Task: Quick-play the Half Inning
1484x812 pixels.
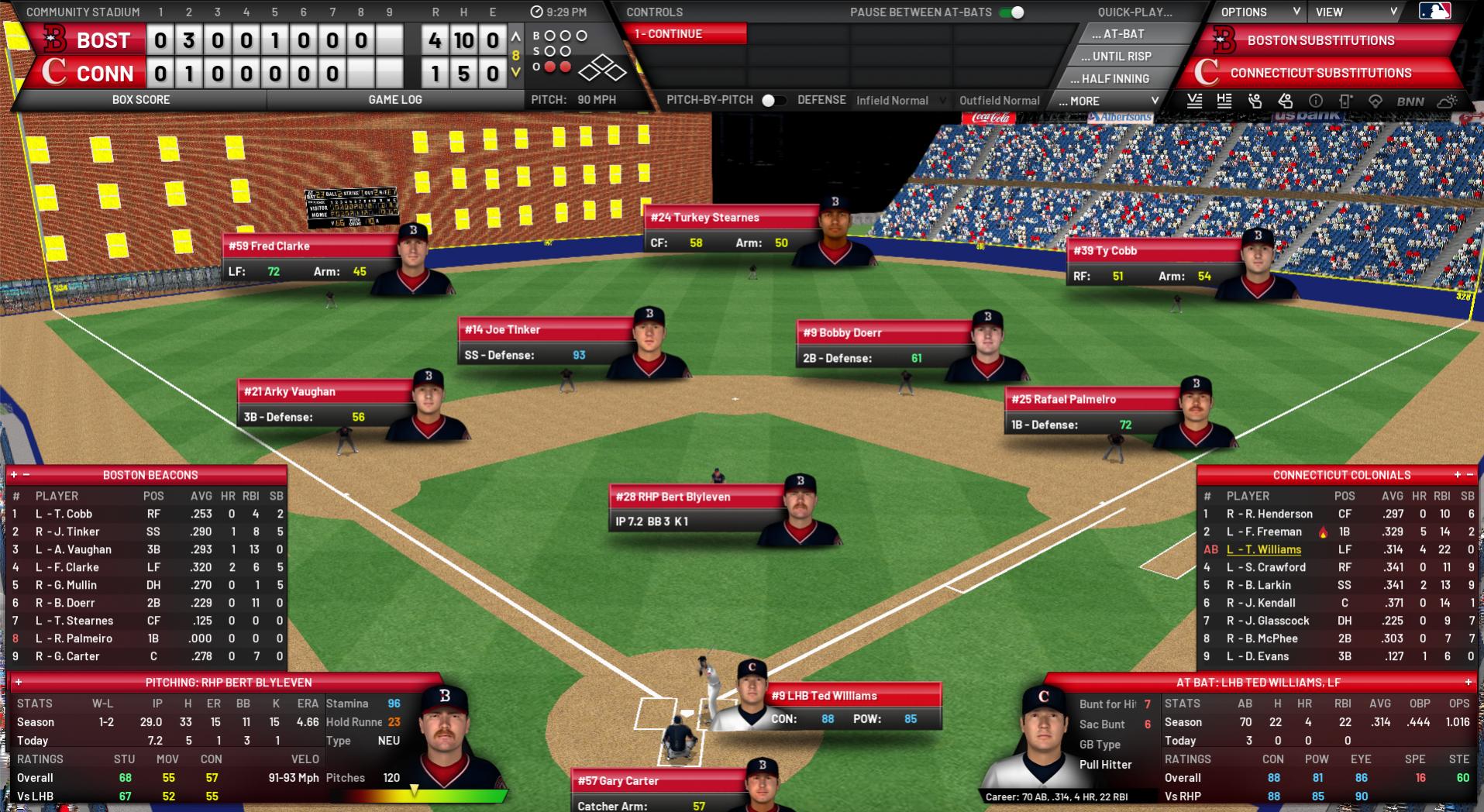Action: coord(1115,79)
